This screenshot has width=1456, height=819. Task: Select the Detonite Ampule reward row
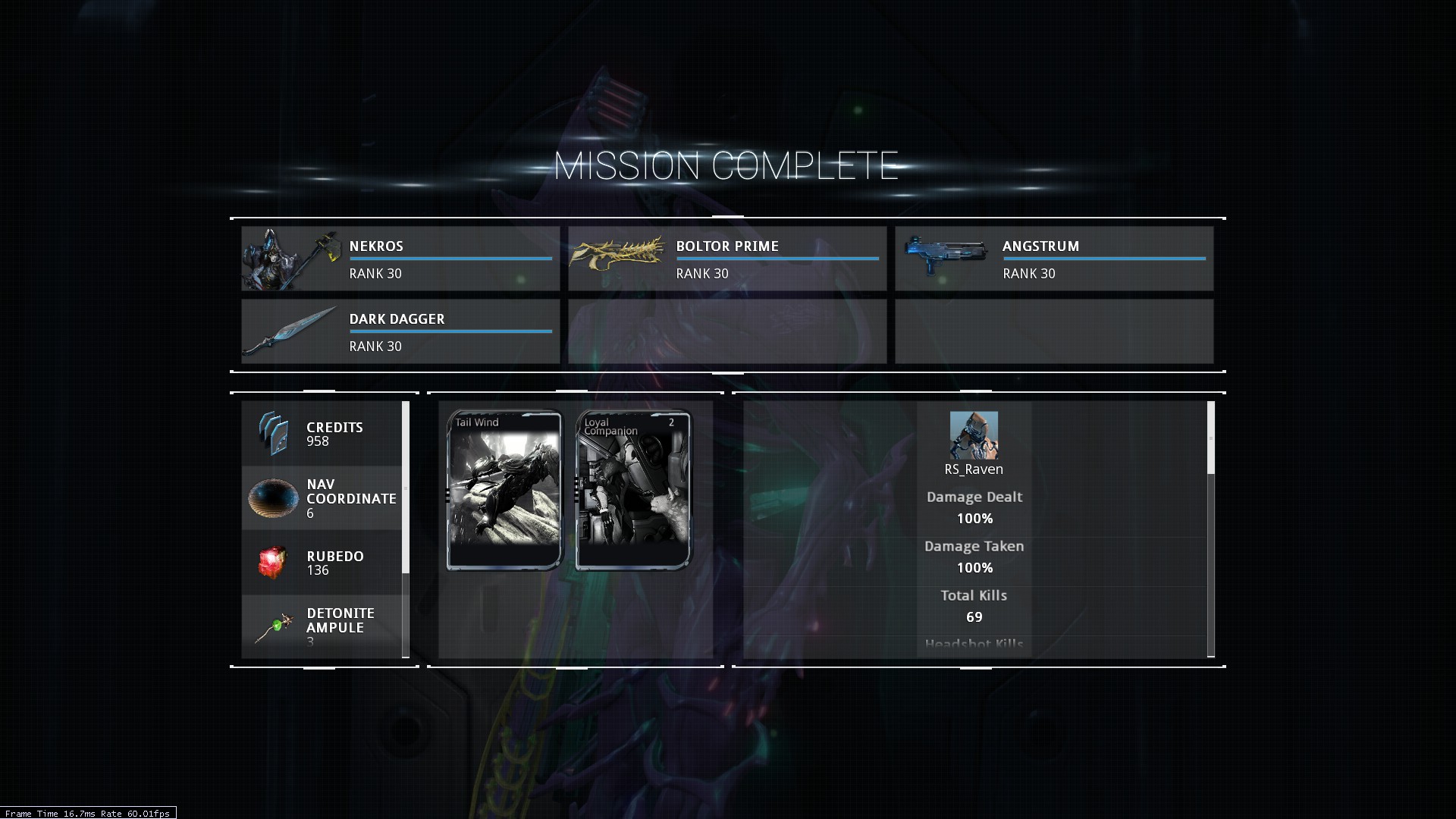[x=322, y=626]
